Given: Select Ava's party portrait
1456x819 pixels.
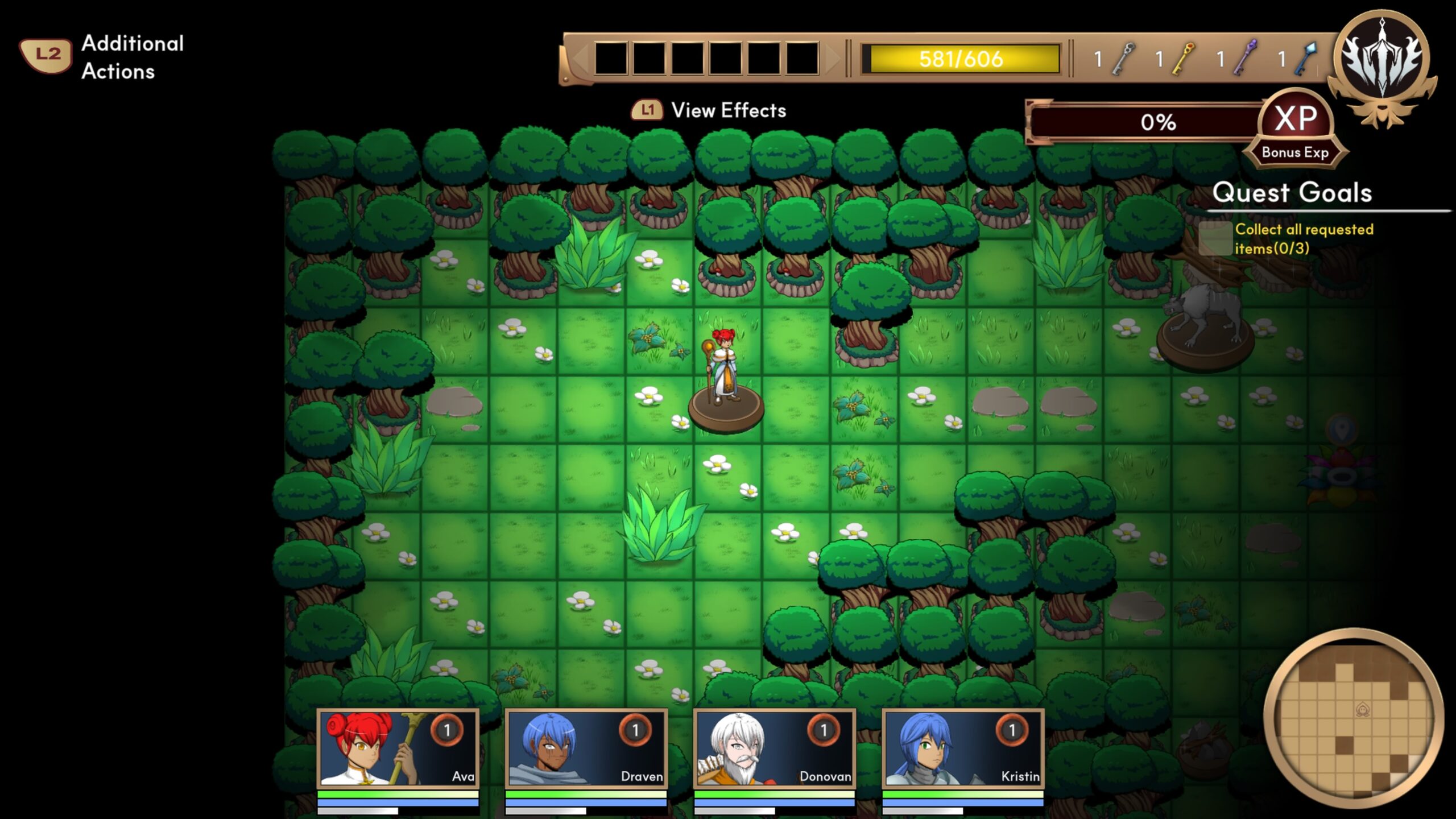Looking at the screenshot, I should [398, 748].
